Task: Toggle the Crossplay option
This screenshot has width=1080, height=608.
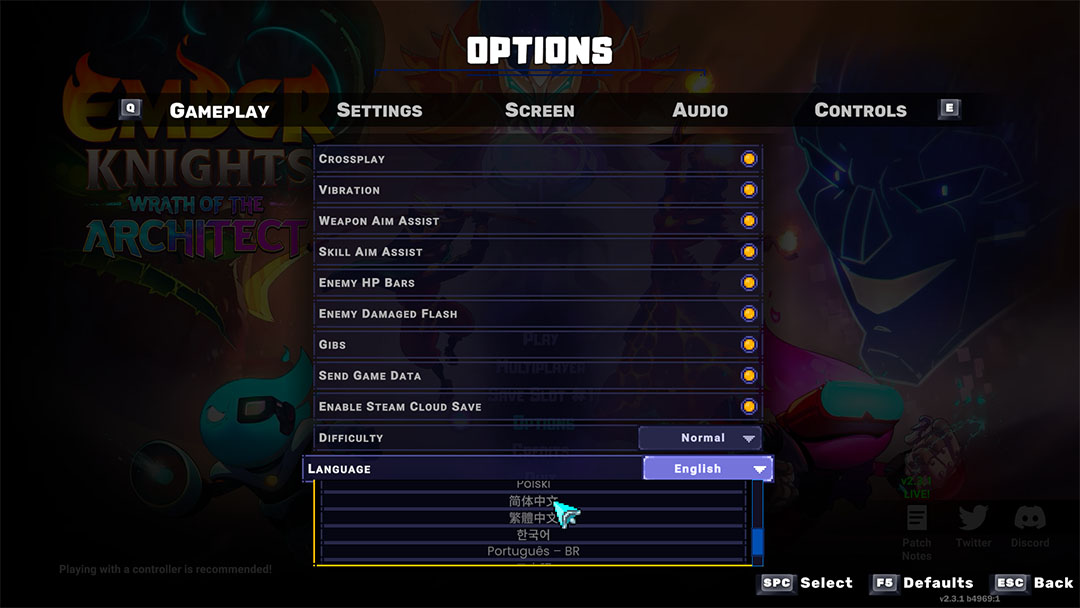Action: tap(749, 159)
